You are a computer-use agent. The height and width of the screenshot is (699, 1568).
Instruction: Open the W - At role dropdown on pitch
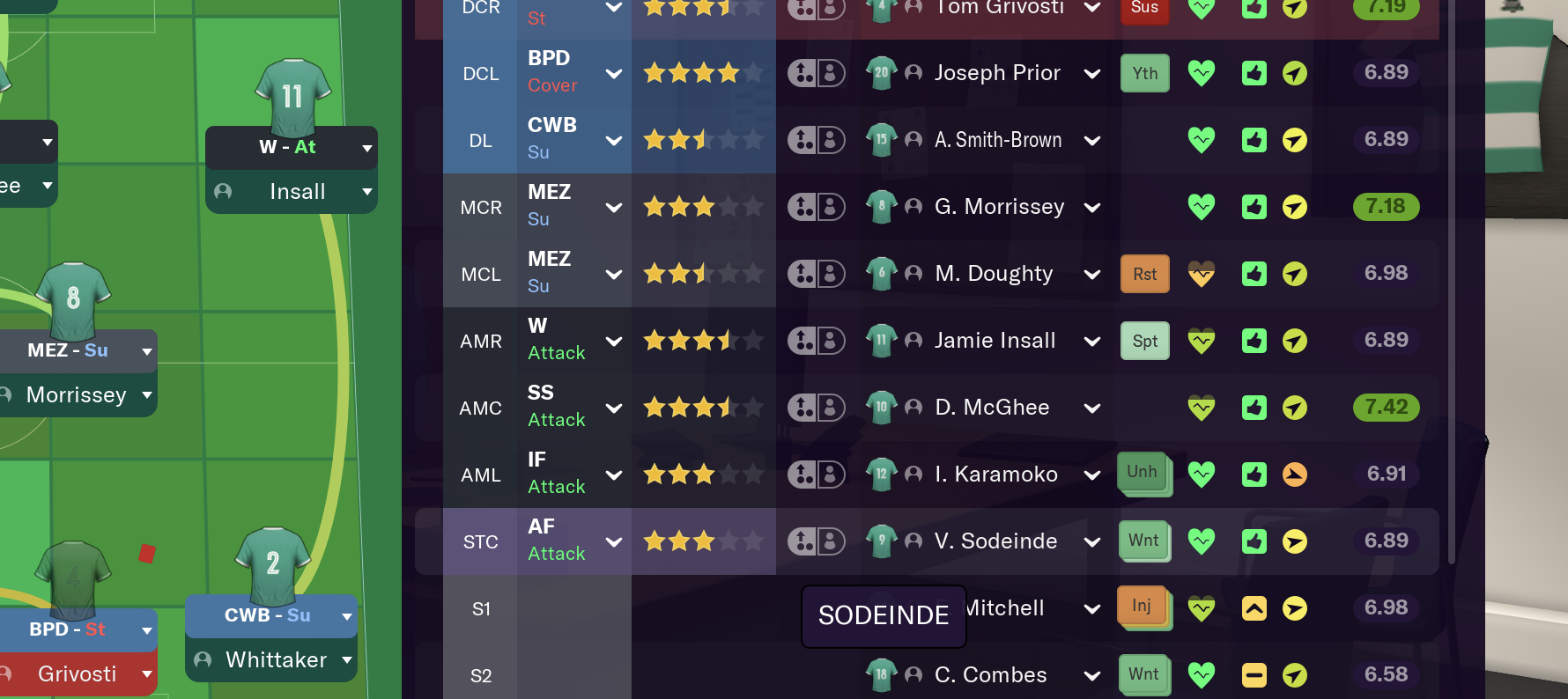(x=367, y=148)
